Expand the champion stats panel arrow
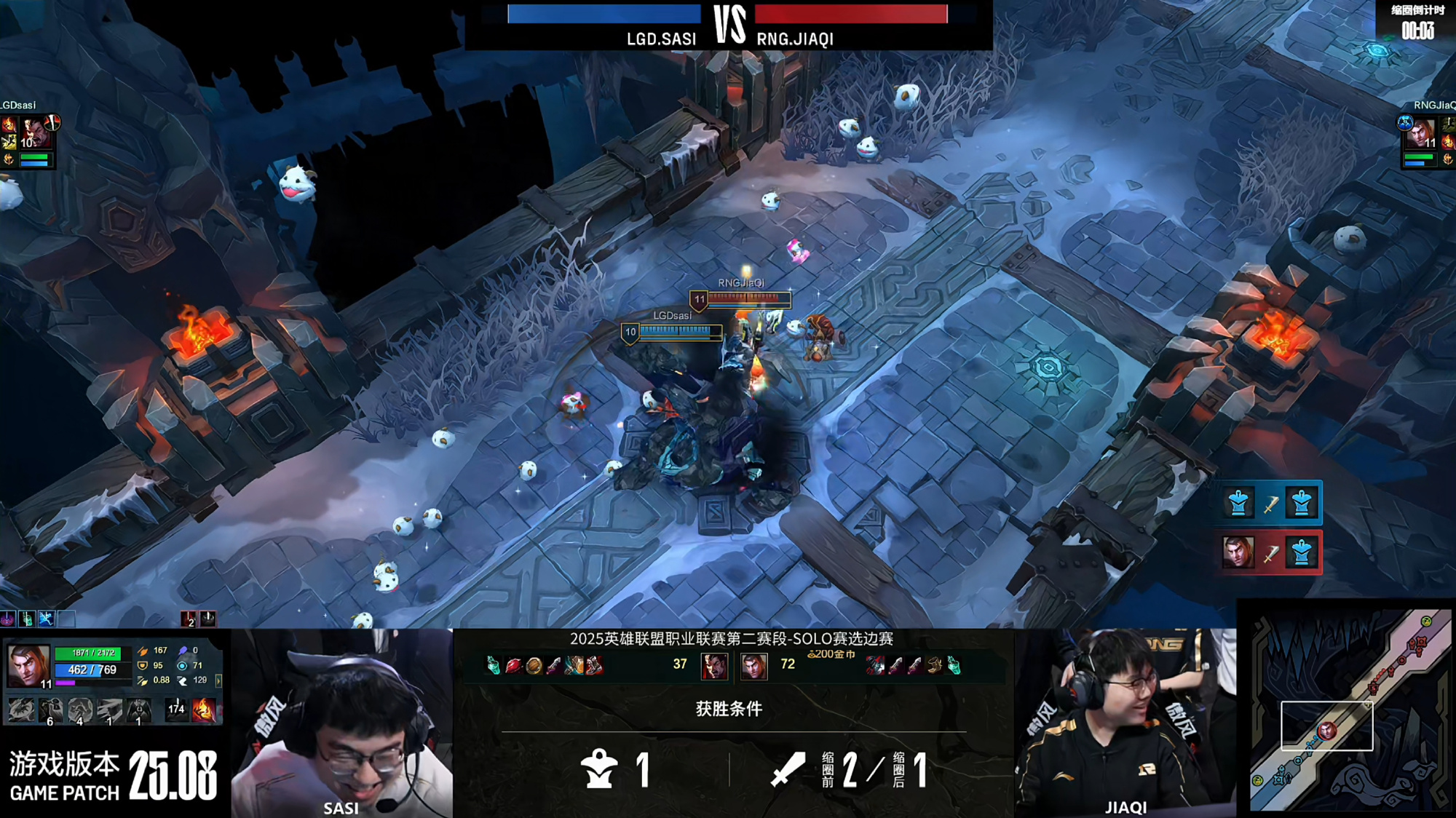The height and width of the screenshot is (818, 1456). pos(218,680)
